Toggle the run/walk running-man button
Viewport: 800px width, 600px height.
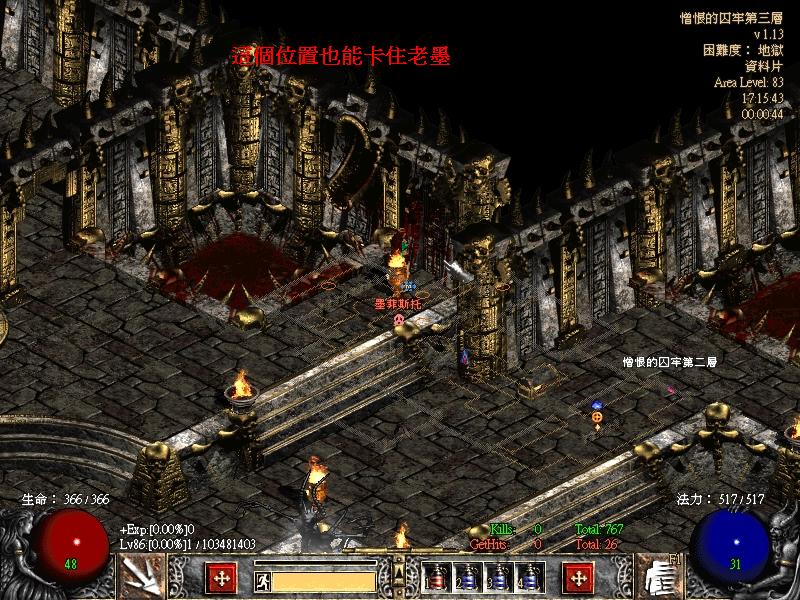(262, 578)
